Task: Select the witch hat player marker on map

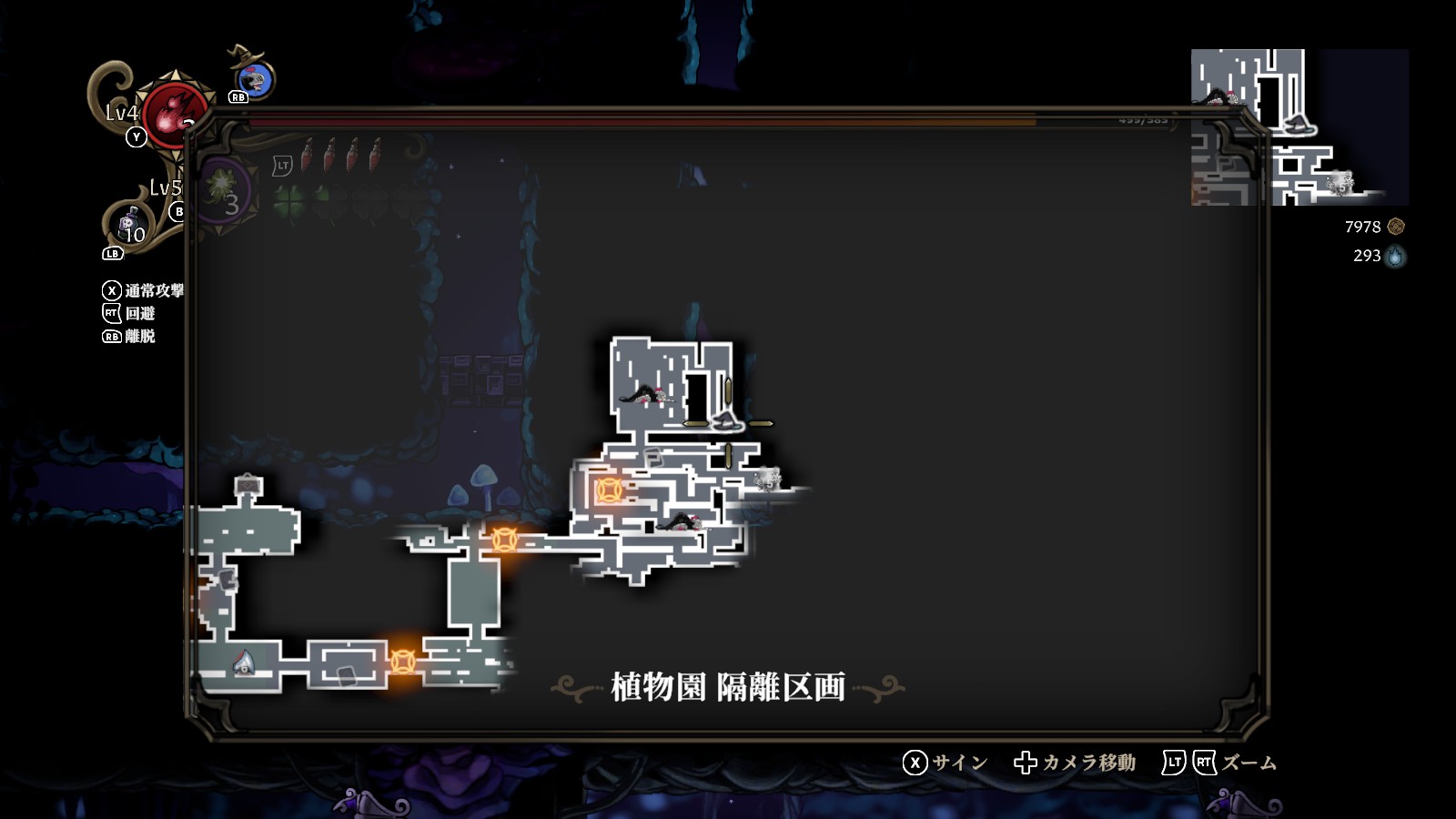Action: point(725,420)
